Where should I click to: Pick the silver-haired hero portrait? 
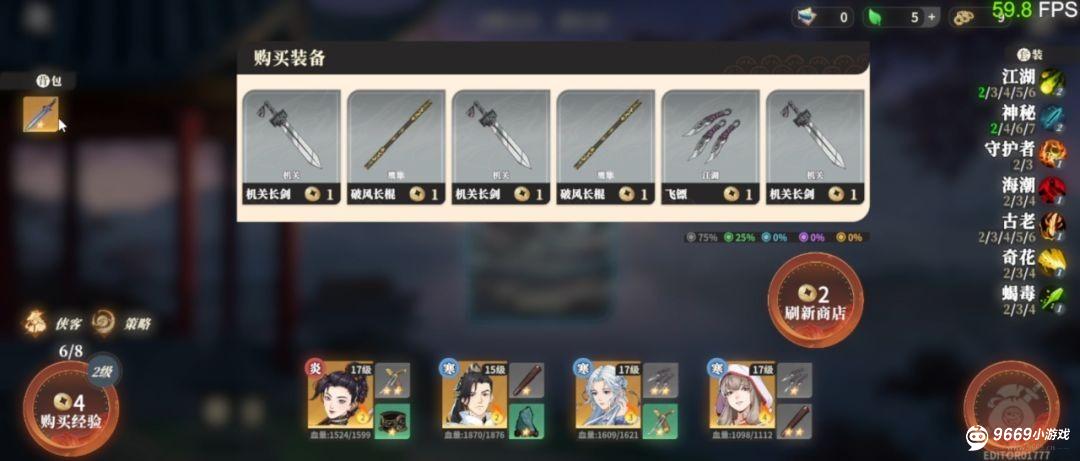point(608,395)
